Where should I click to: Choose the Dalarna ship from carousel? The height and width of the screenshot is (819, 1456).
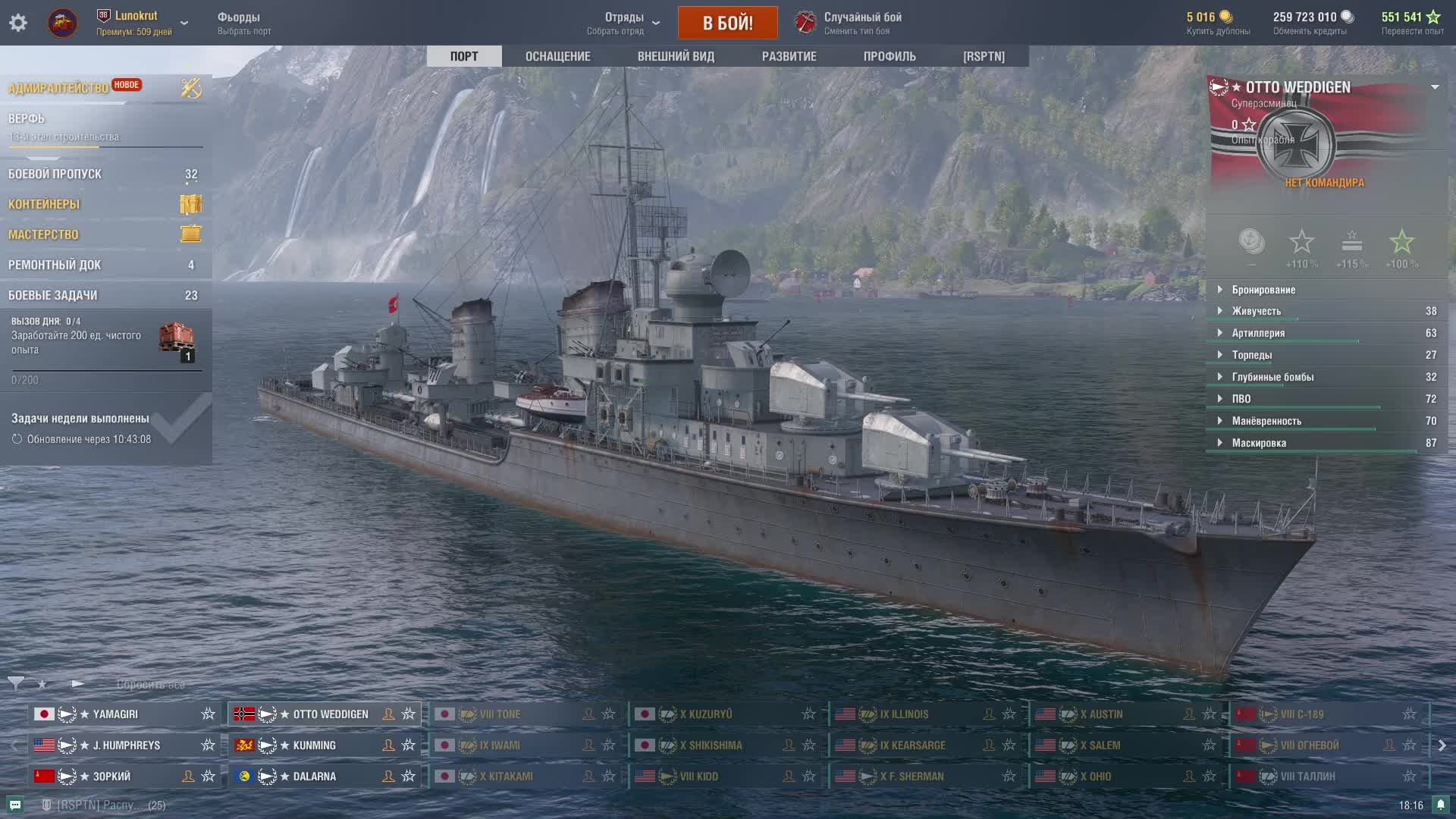(314, 777)
